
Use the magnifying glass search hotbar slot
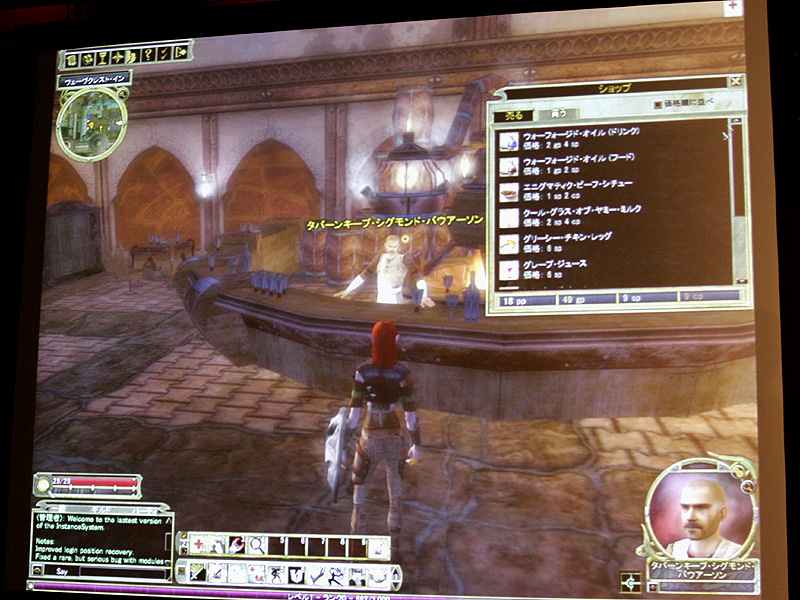point(257,545)
